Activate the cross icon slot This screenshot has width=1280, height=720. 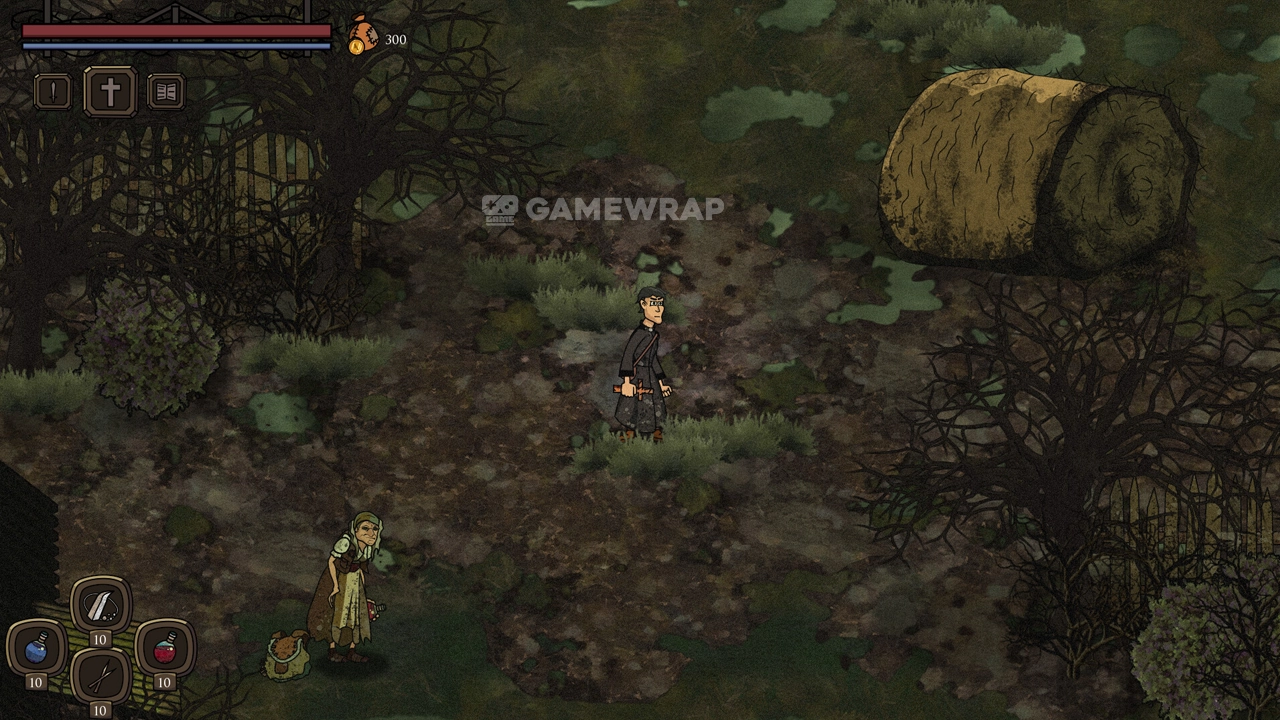tap(110, 93)
